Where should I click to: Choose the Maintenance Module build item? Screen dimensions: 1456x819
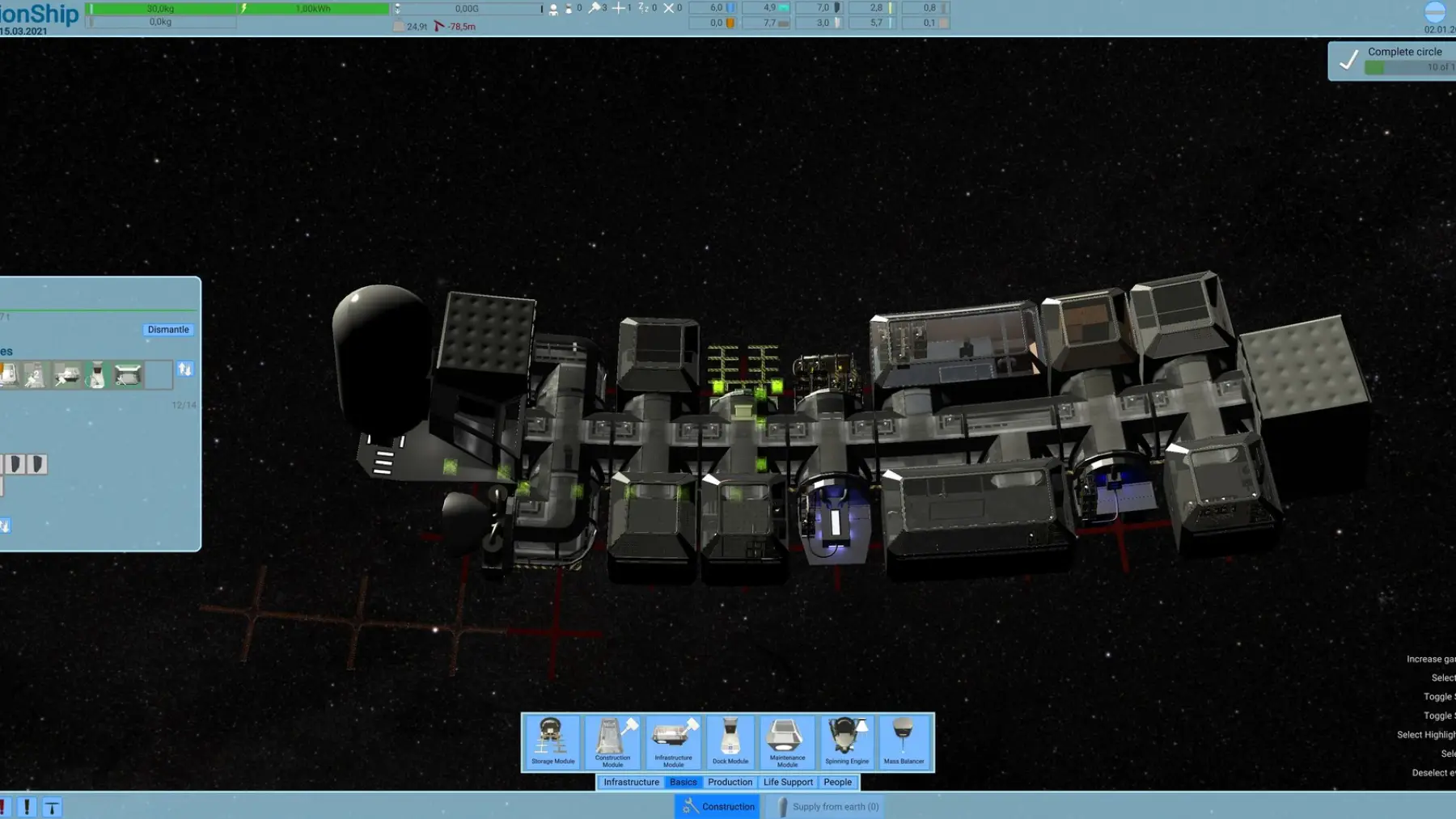pyautogui.click(x=786, y=741)
